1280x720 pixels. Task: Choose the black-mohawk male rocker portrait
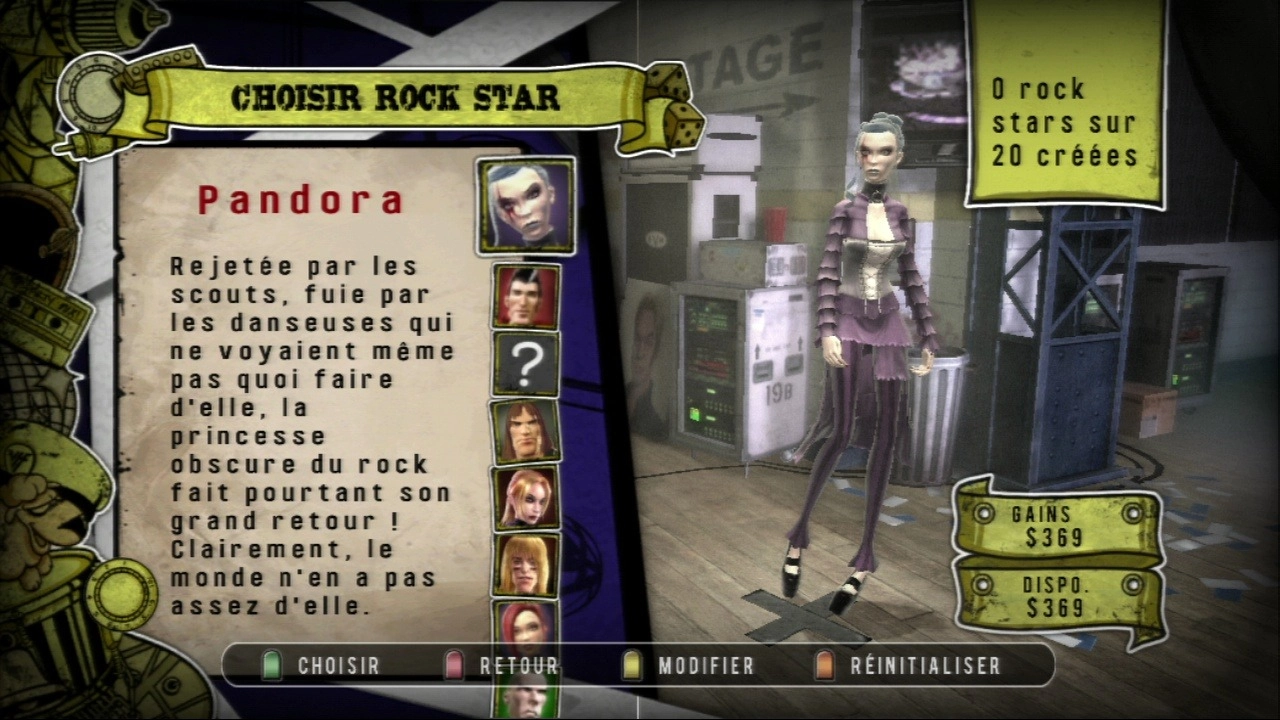point(526,297)
